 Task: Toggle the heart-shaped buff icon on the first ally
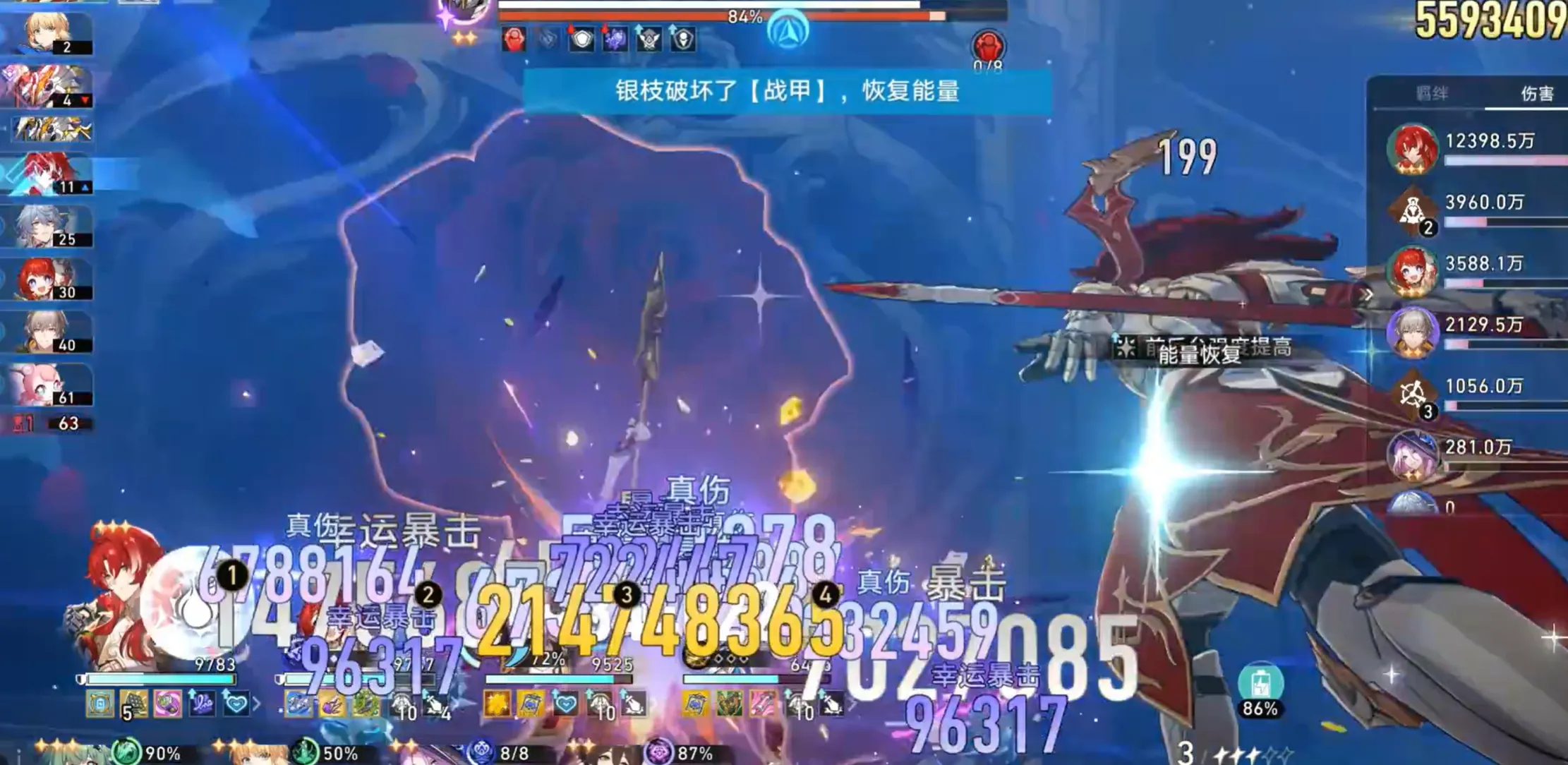click(x=236, y=704)
